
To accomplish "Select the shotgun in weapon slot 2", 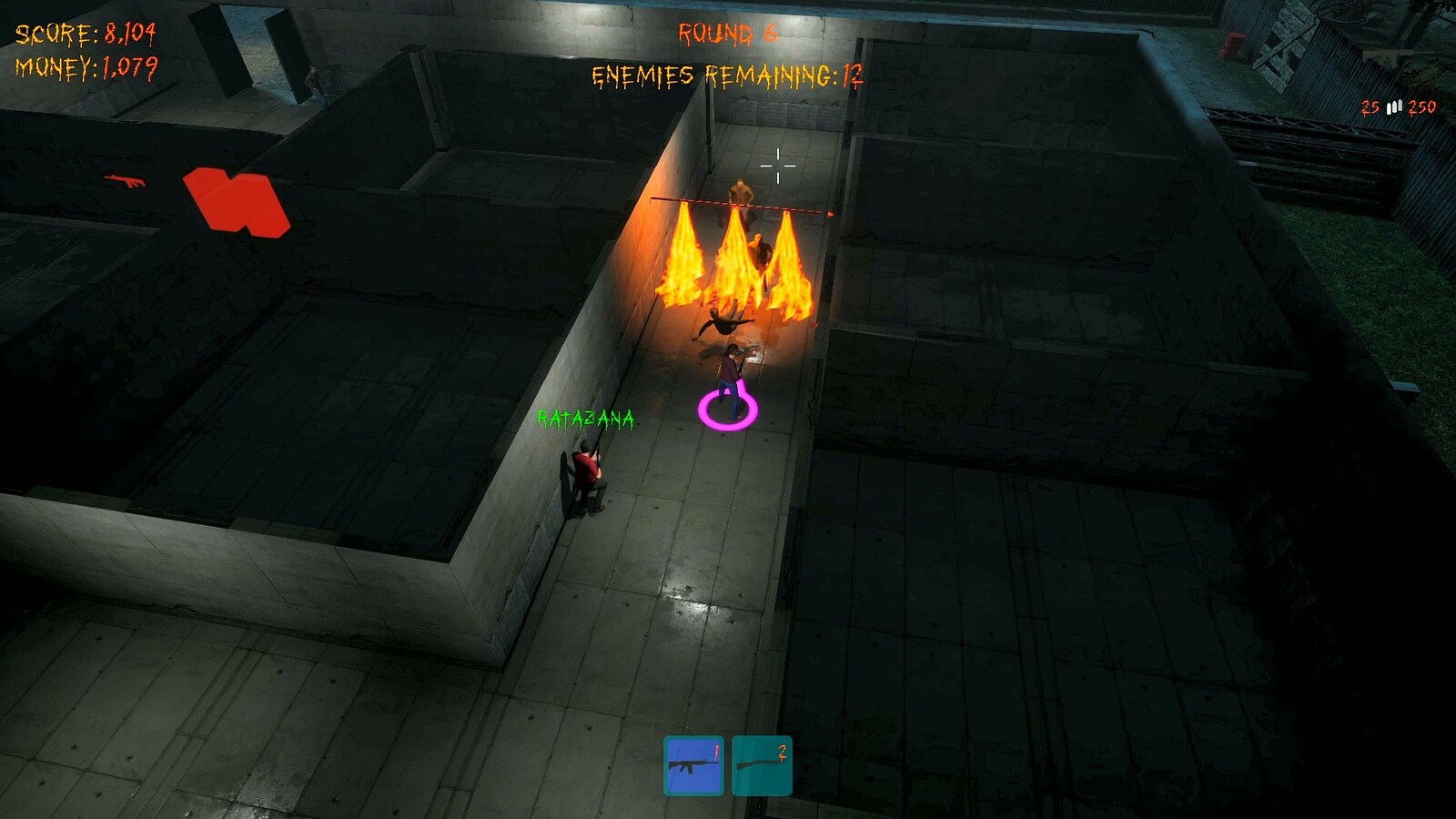I will point(762,766).
